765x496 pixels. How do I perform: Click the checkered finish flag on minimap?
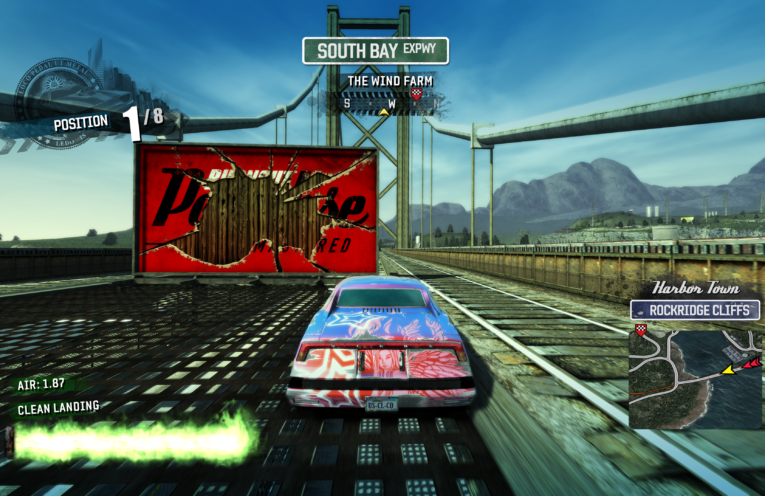click(640, 330)
